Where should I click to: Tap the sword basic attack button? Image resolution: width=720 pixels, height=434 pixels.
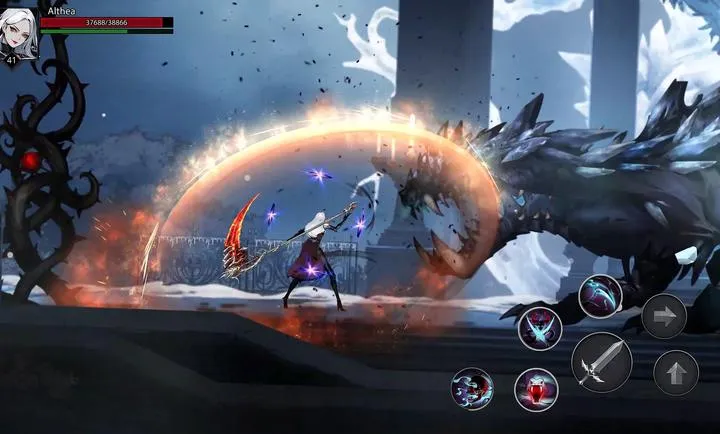click(x=601, y=361)
